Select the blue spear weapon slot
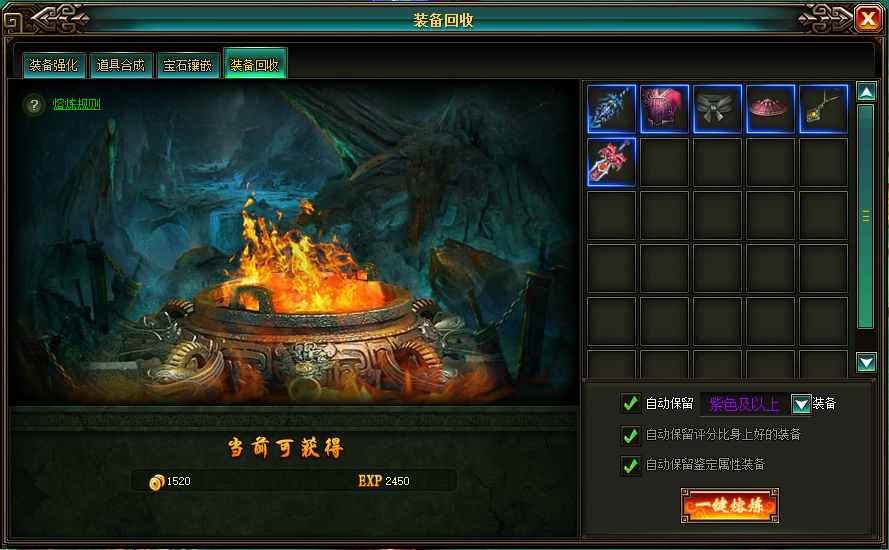The width and height of the screenshot is (889, 550). click(611, 109)
